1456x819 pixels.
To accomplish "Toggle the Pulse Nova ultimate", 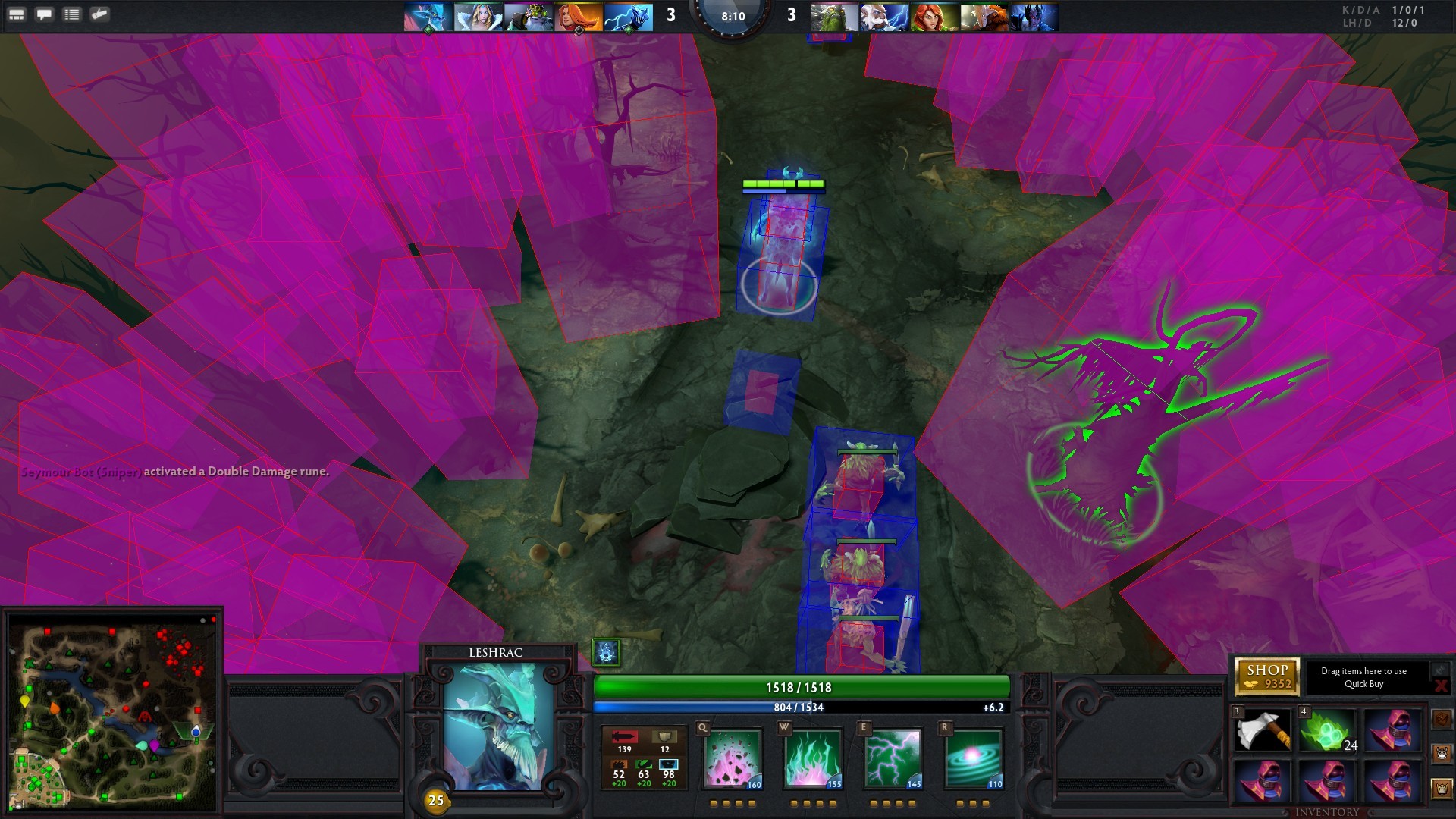I will pyautogui.click(x=974, y=759).
